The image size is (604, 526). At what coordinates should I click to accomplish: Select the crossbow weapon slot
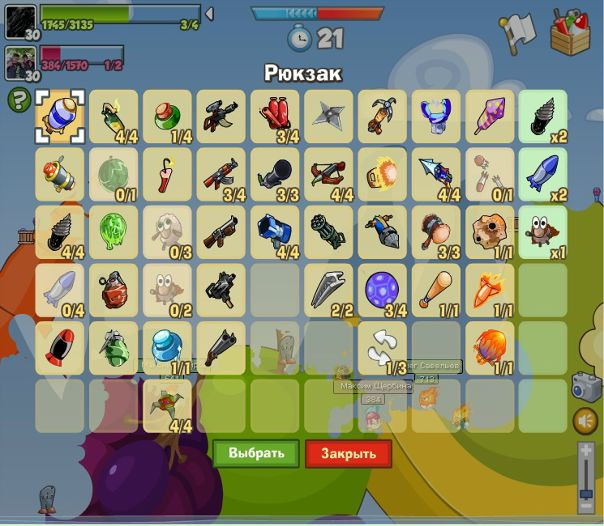pyautogui.click(x=328, y=174)
